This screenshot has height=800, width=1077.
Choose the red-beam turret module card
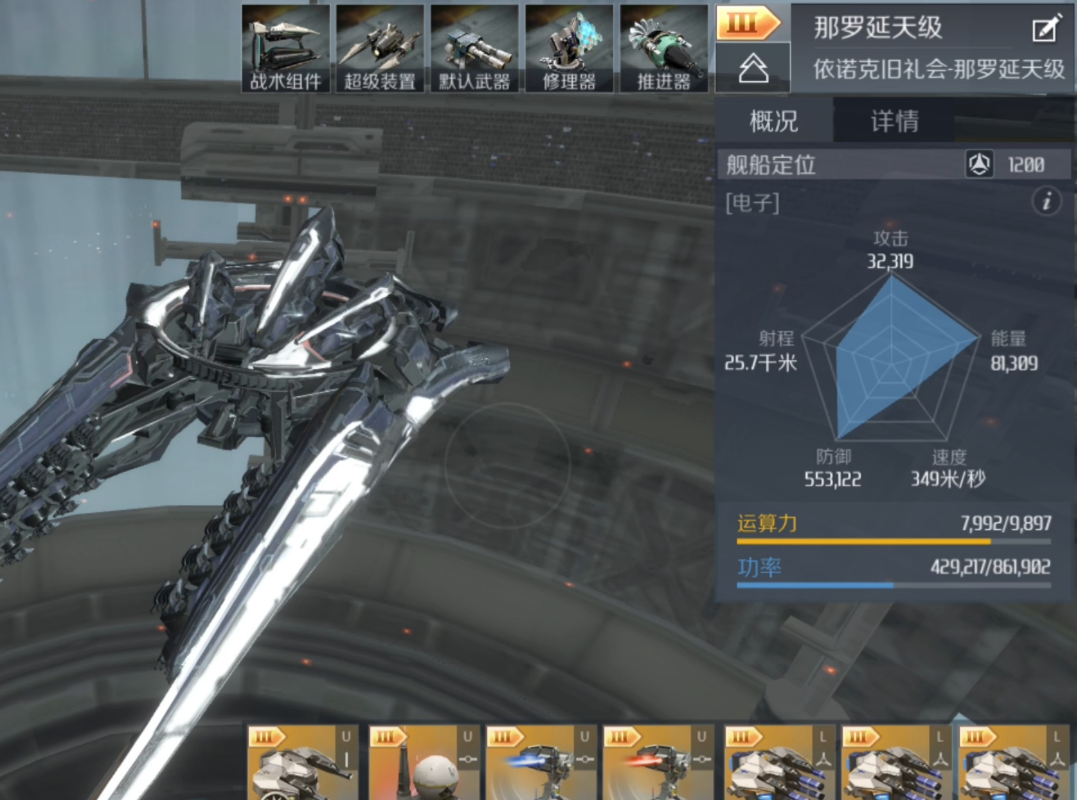[x=658, y=764]
